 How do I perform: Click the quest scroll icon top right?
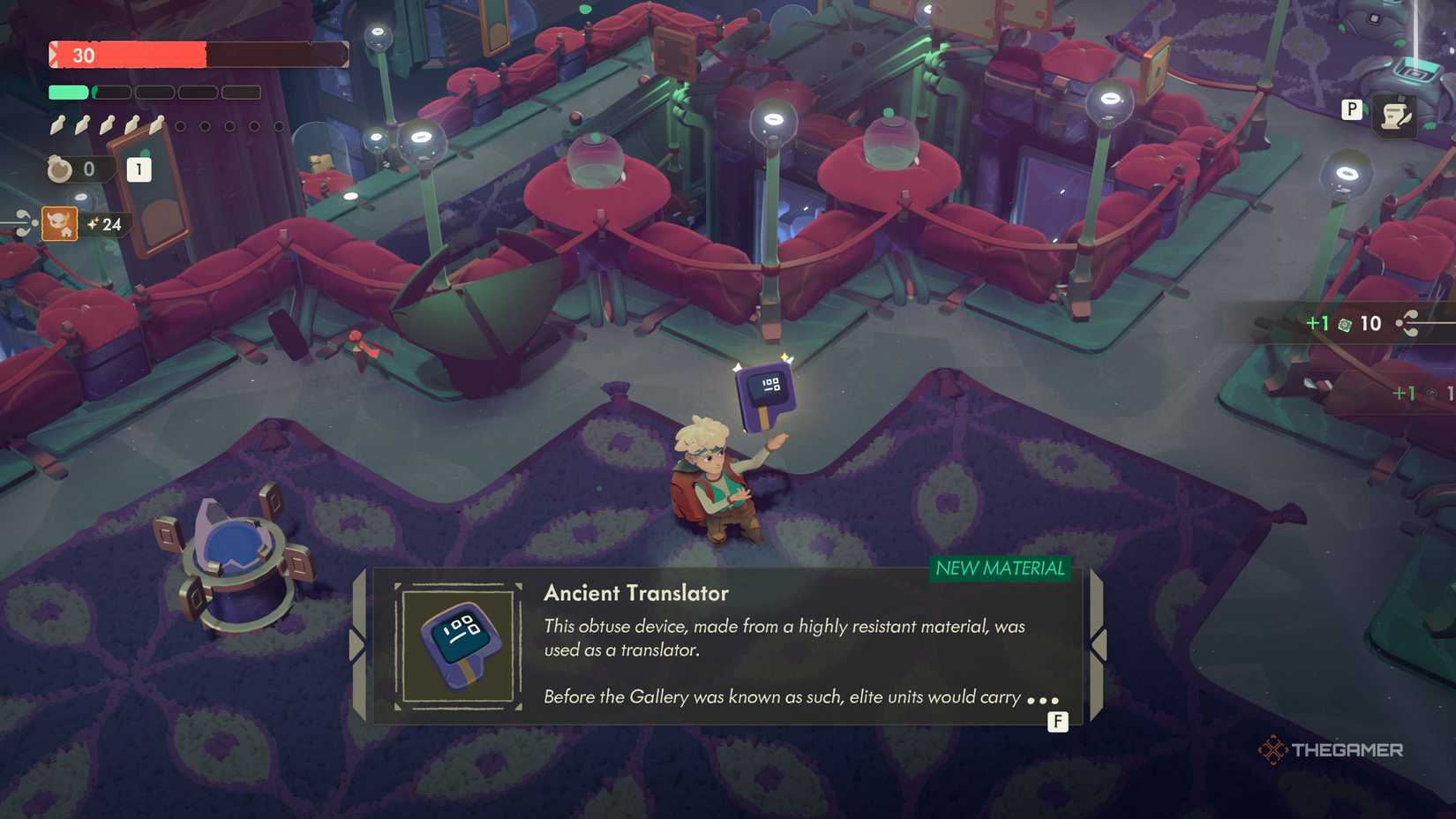point(1395,116)
